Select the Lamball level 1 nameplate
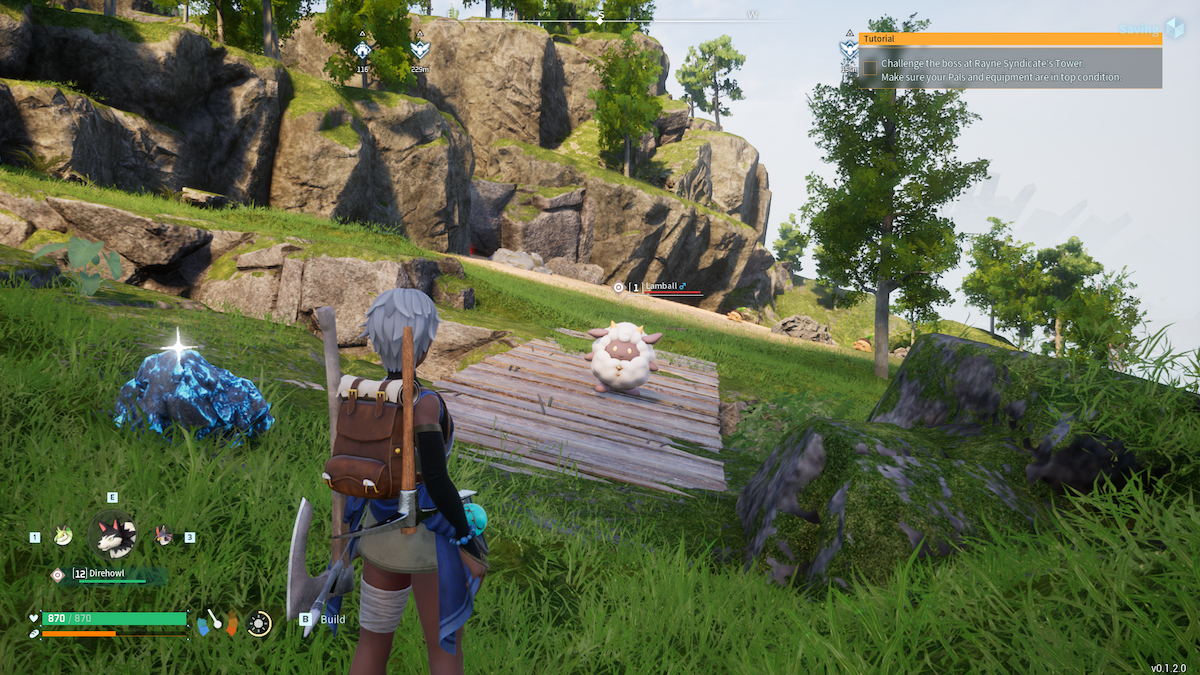1200x675 pixels. [660, 287]
